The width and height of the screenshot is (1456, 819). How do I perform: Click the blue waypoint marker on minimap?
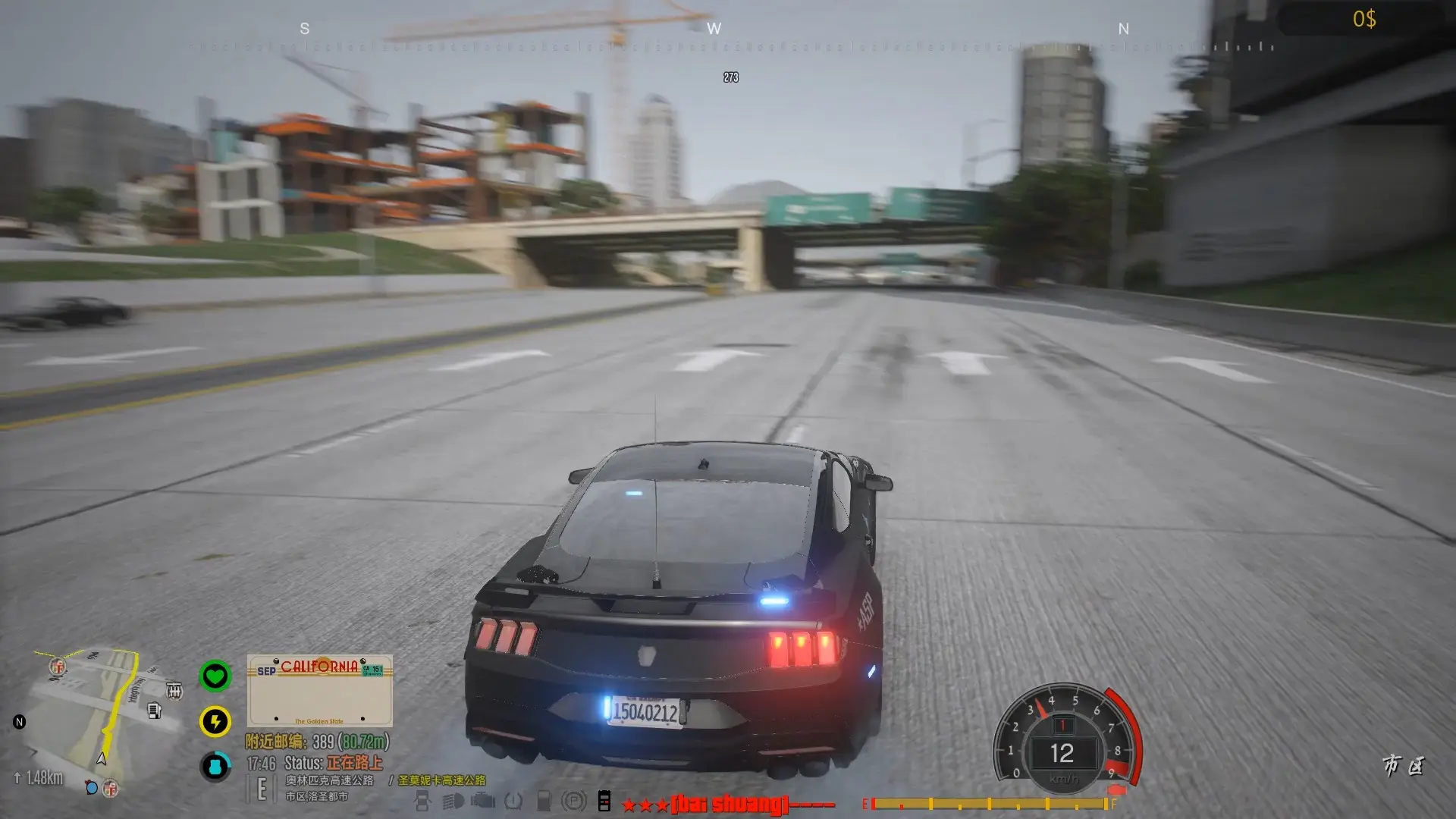(x=92, y=787)
